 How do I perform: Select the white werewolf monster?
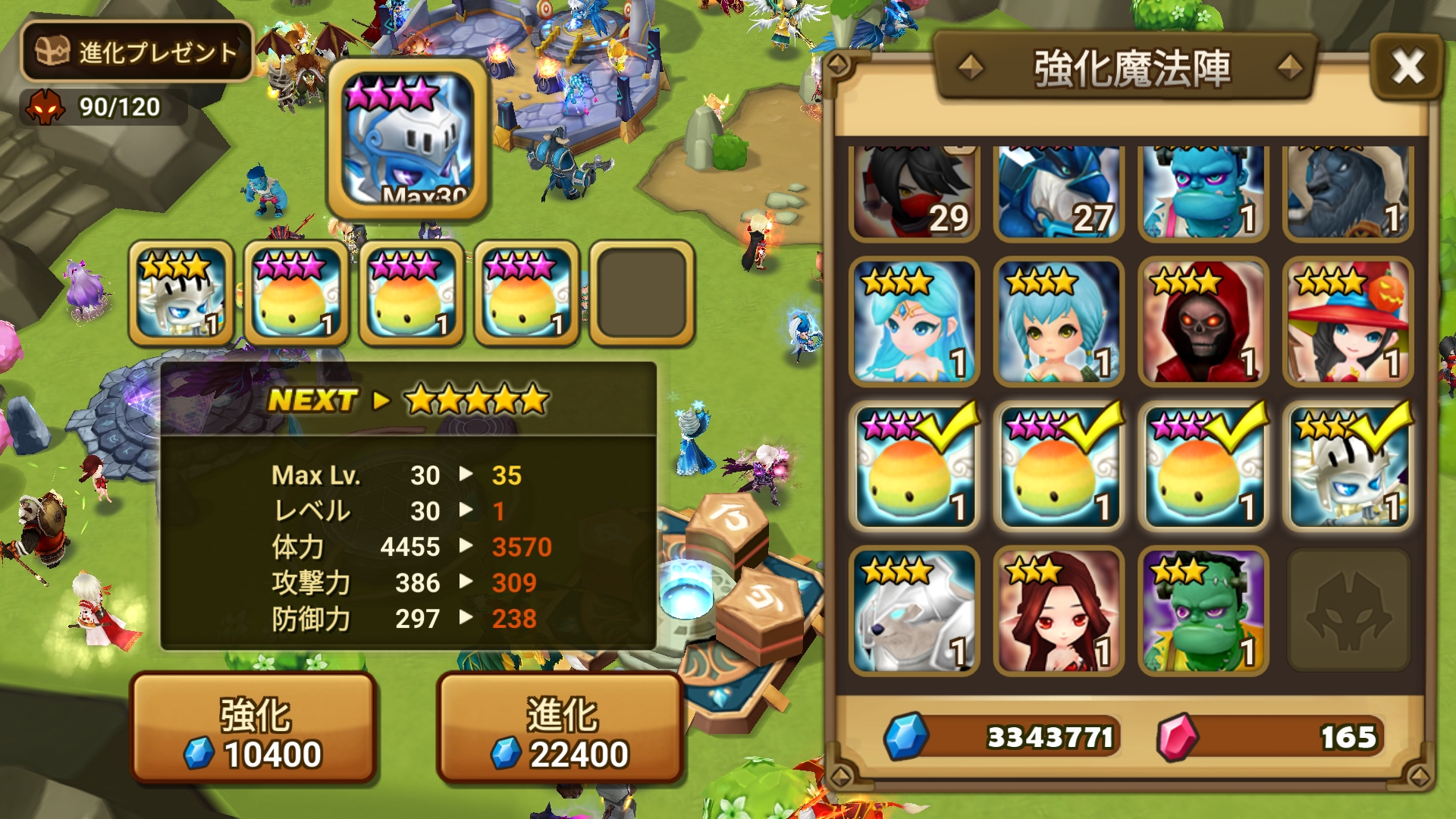click(x=914, y=611)
